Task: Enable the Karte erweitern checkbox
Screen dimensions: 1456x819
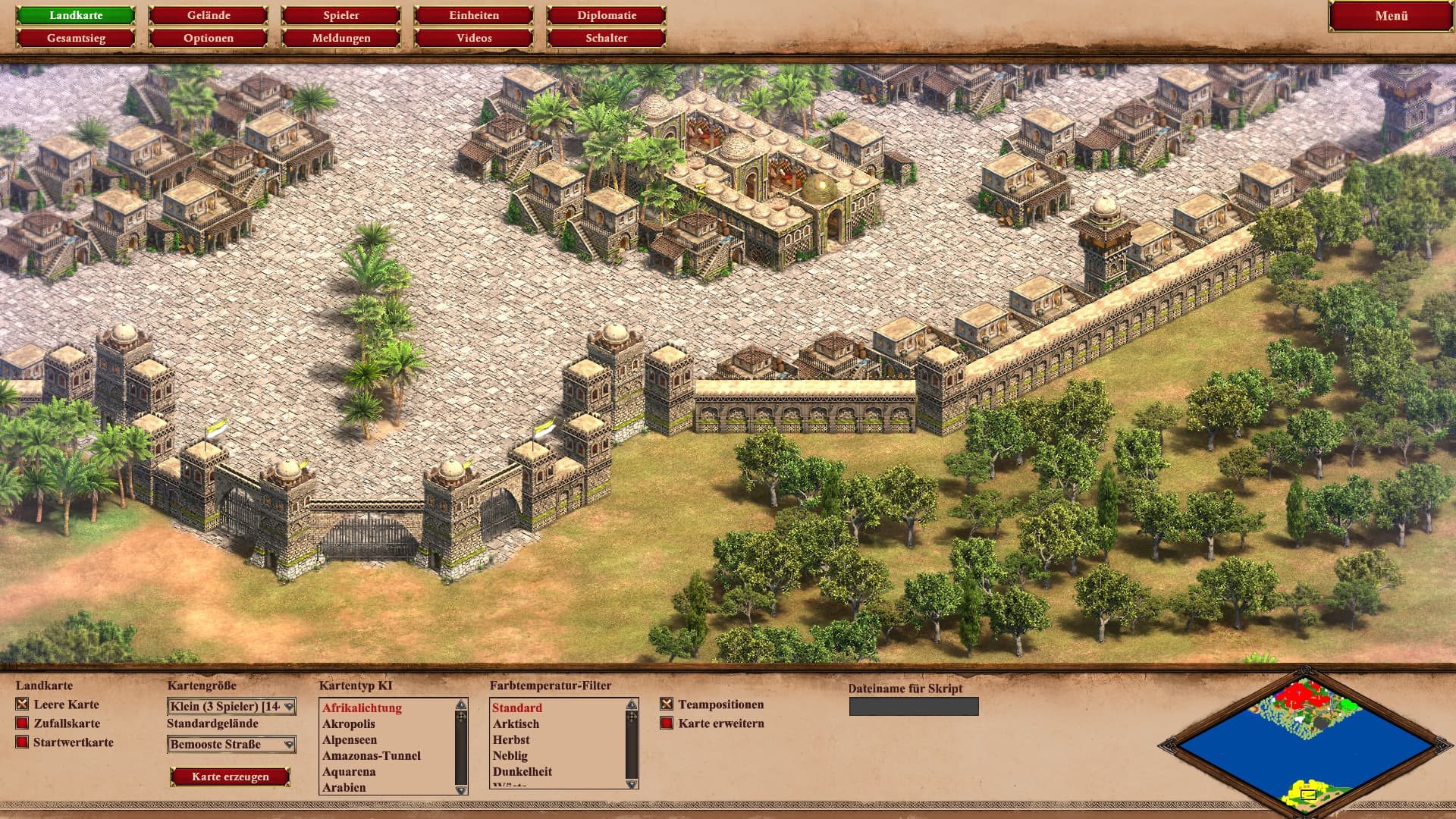Action: [x=667, y=723]
